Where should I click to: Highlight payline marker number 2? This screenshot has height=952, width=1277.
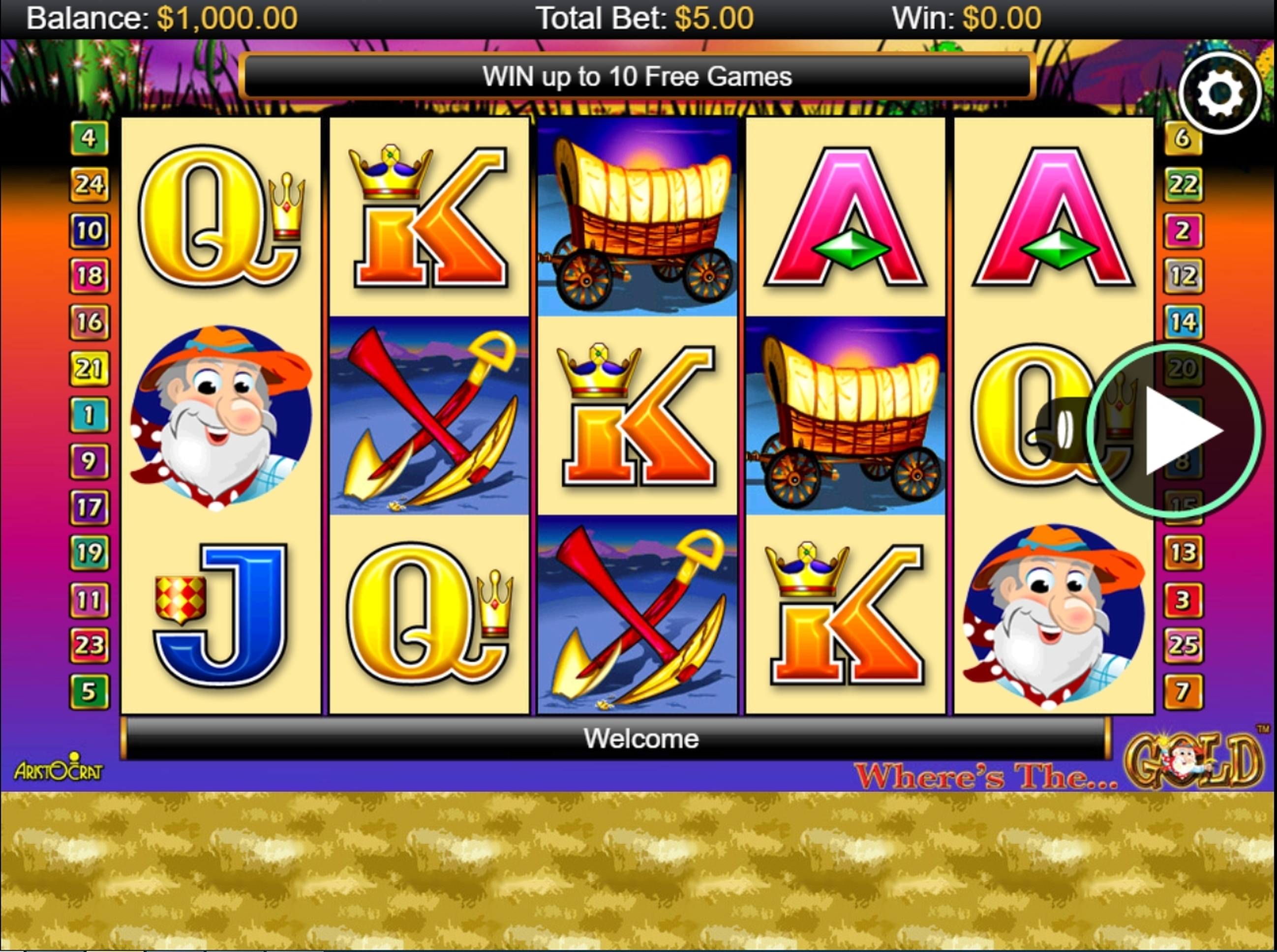1183,231
